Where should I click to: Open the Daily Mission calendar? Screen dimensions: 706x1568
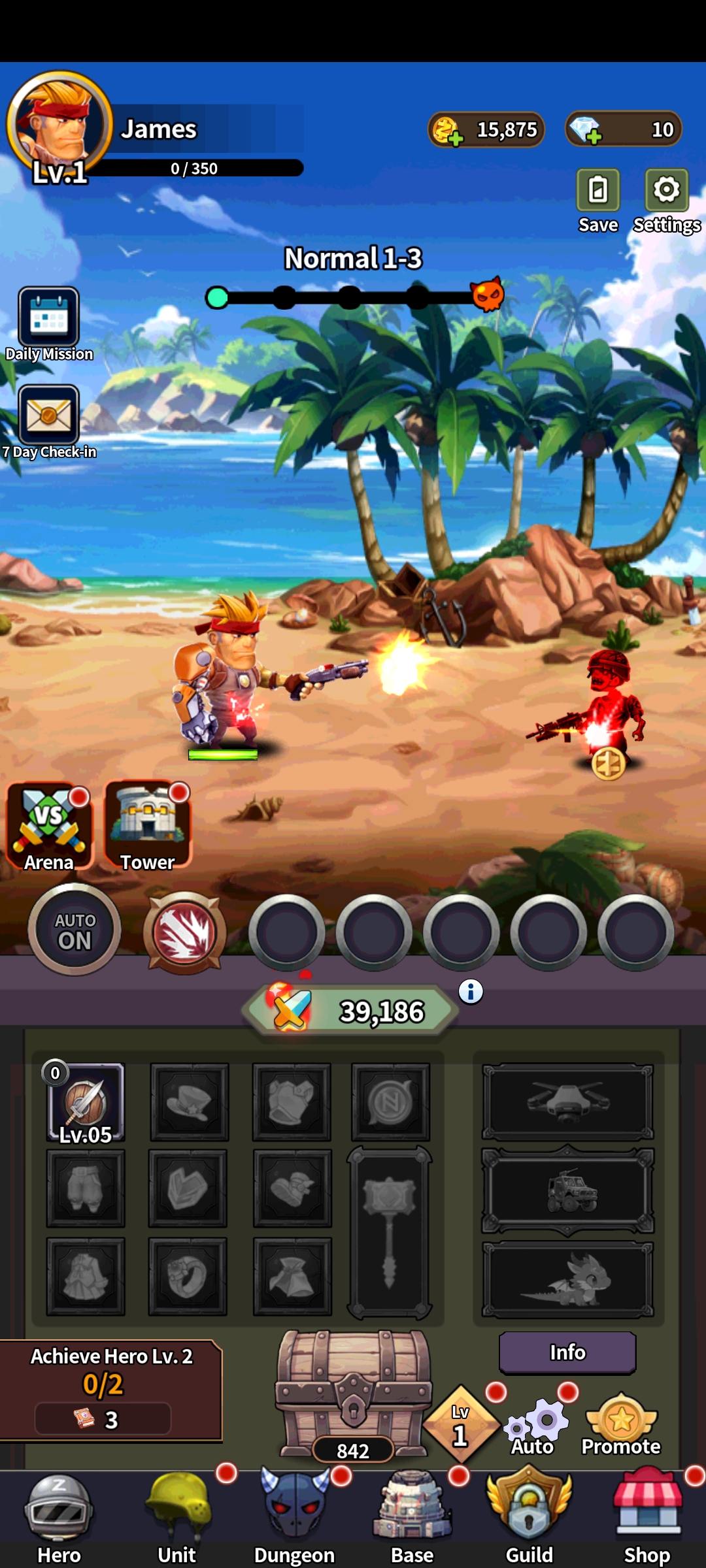pos(49,318)
